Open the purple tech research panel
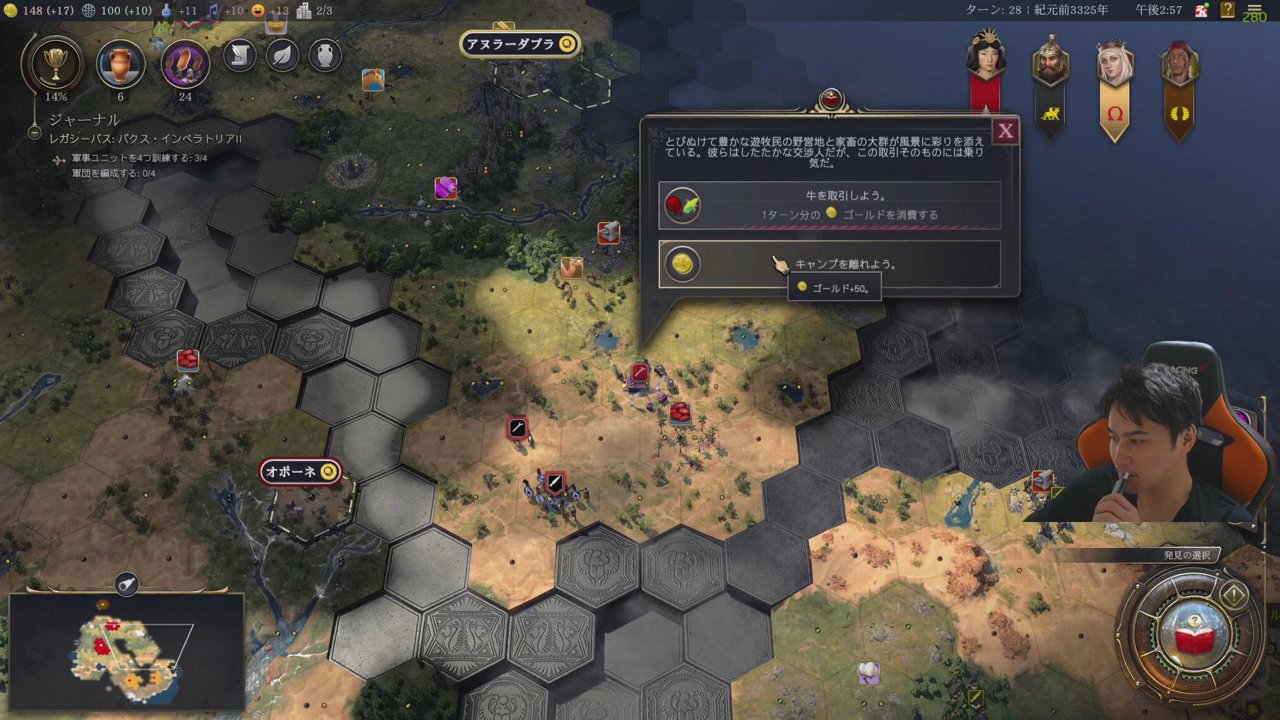The height and width of the screenshot is (720, 1280). (185, 64)
